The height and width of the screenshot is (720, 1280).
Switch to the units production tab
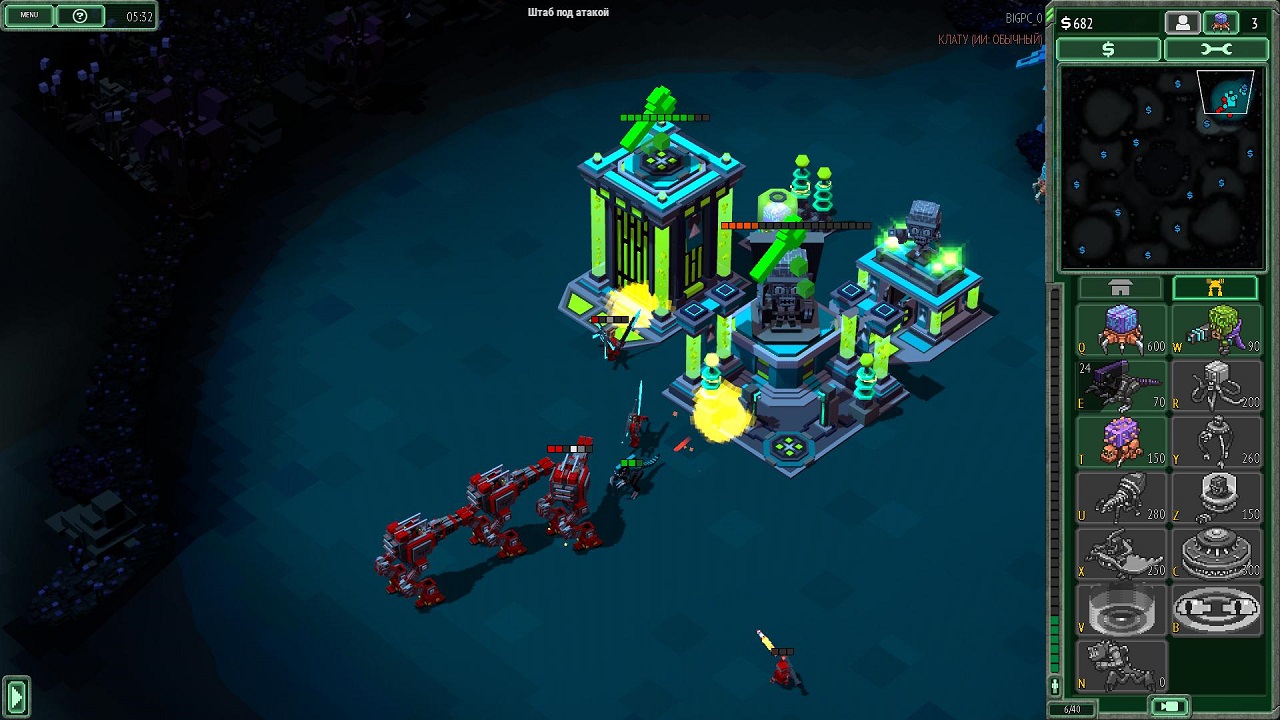(1215, 288)
